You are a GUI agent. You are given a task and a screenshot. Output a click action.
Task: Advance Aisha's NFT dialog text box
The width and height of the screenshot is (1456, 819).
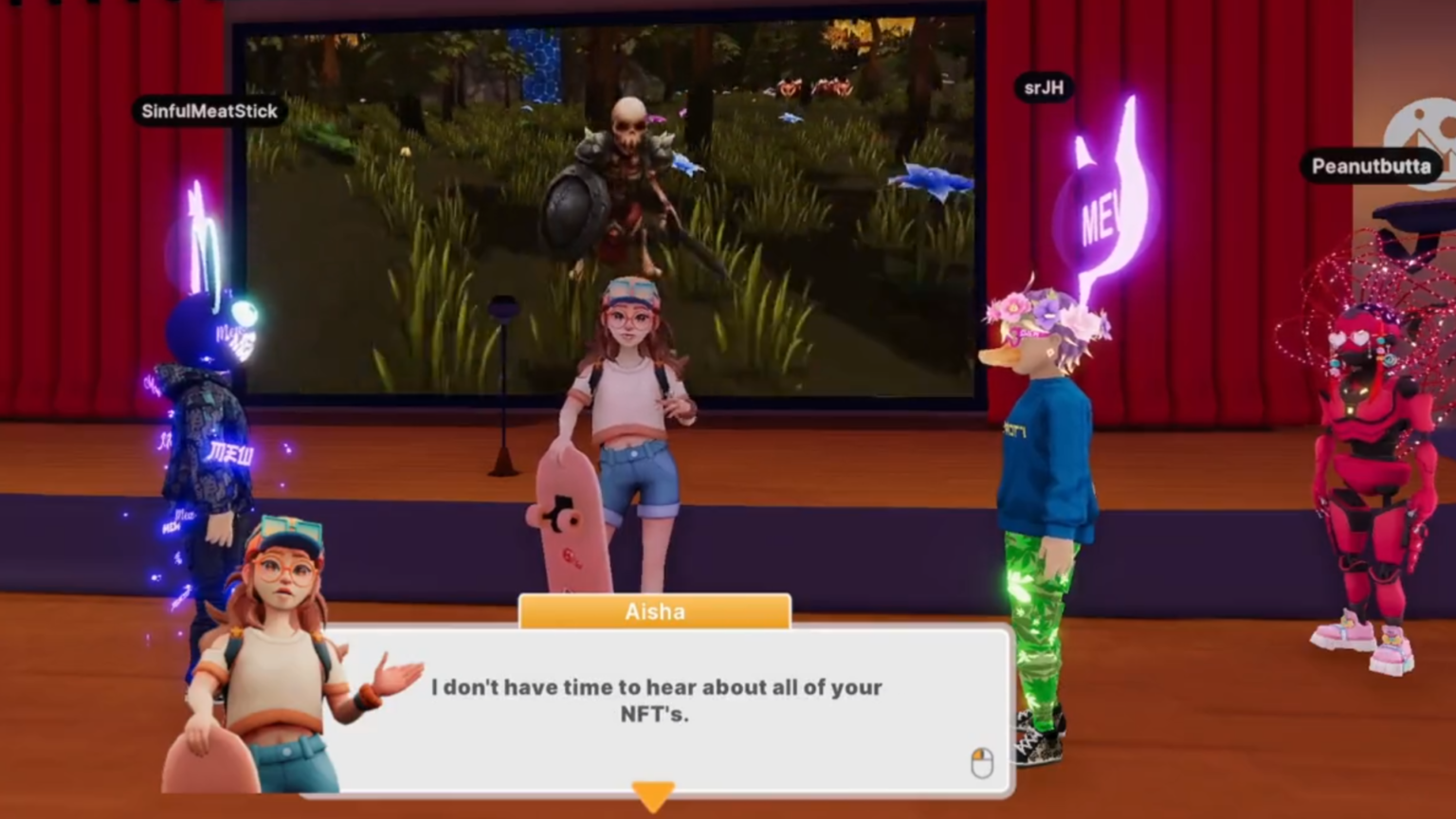655,701
